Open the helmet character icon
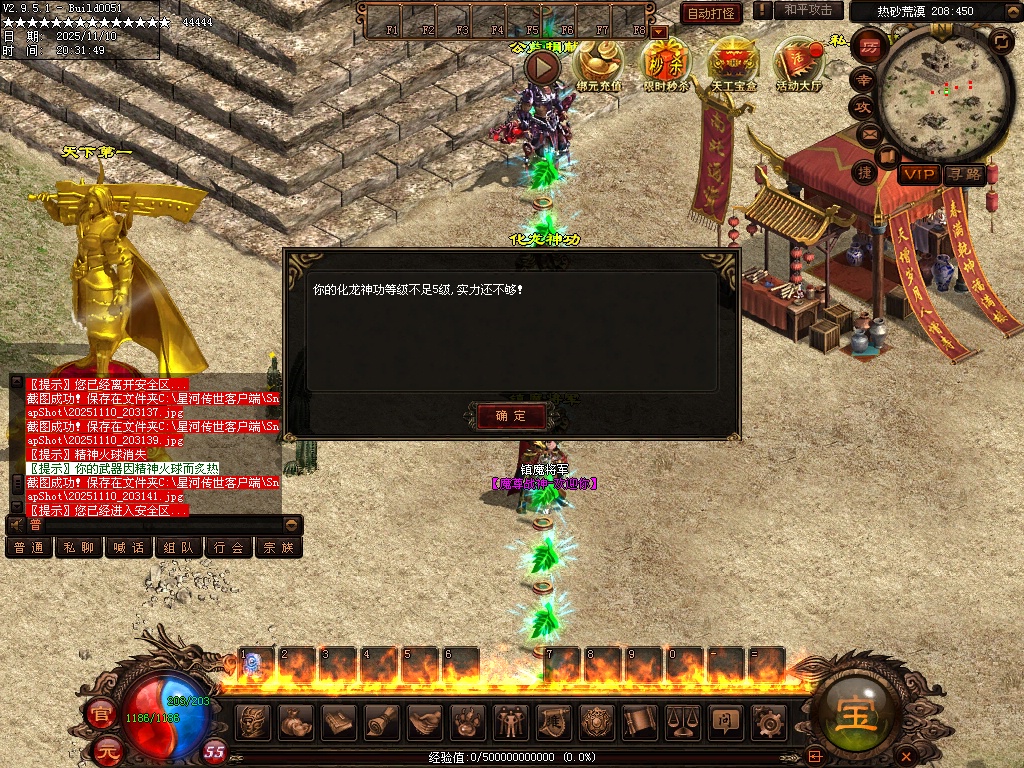1024x768 pixels. click(254, 720)
